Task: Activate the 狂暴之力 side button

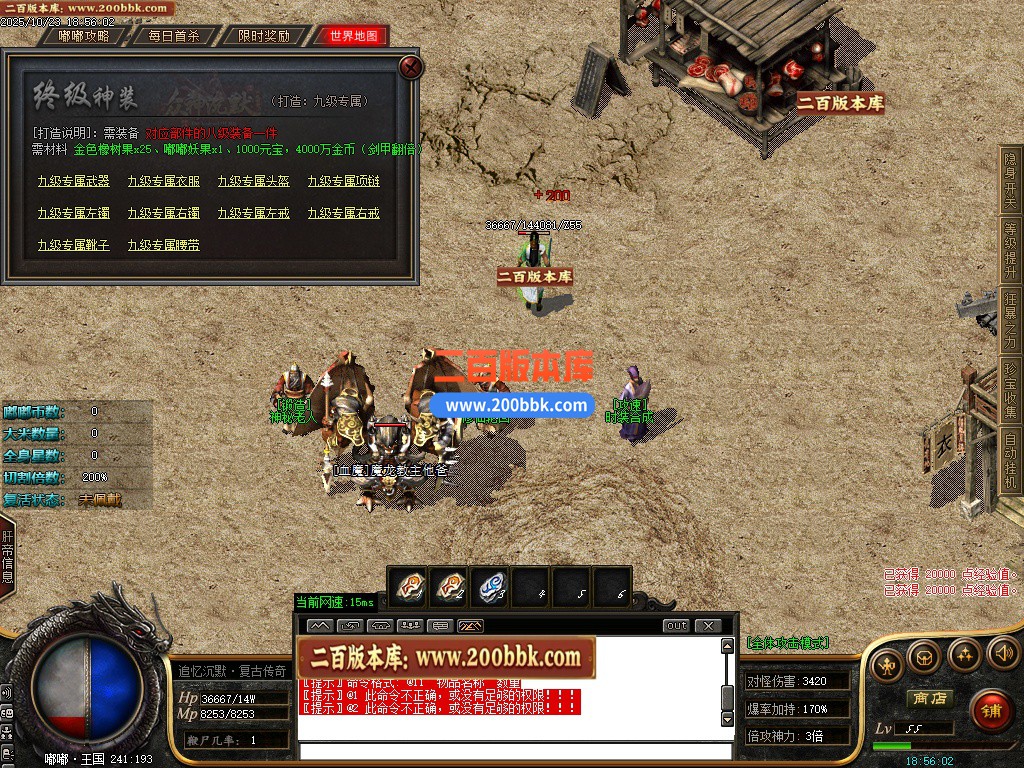Action: [x=1010, y=322]
